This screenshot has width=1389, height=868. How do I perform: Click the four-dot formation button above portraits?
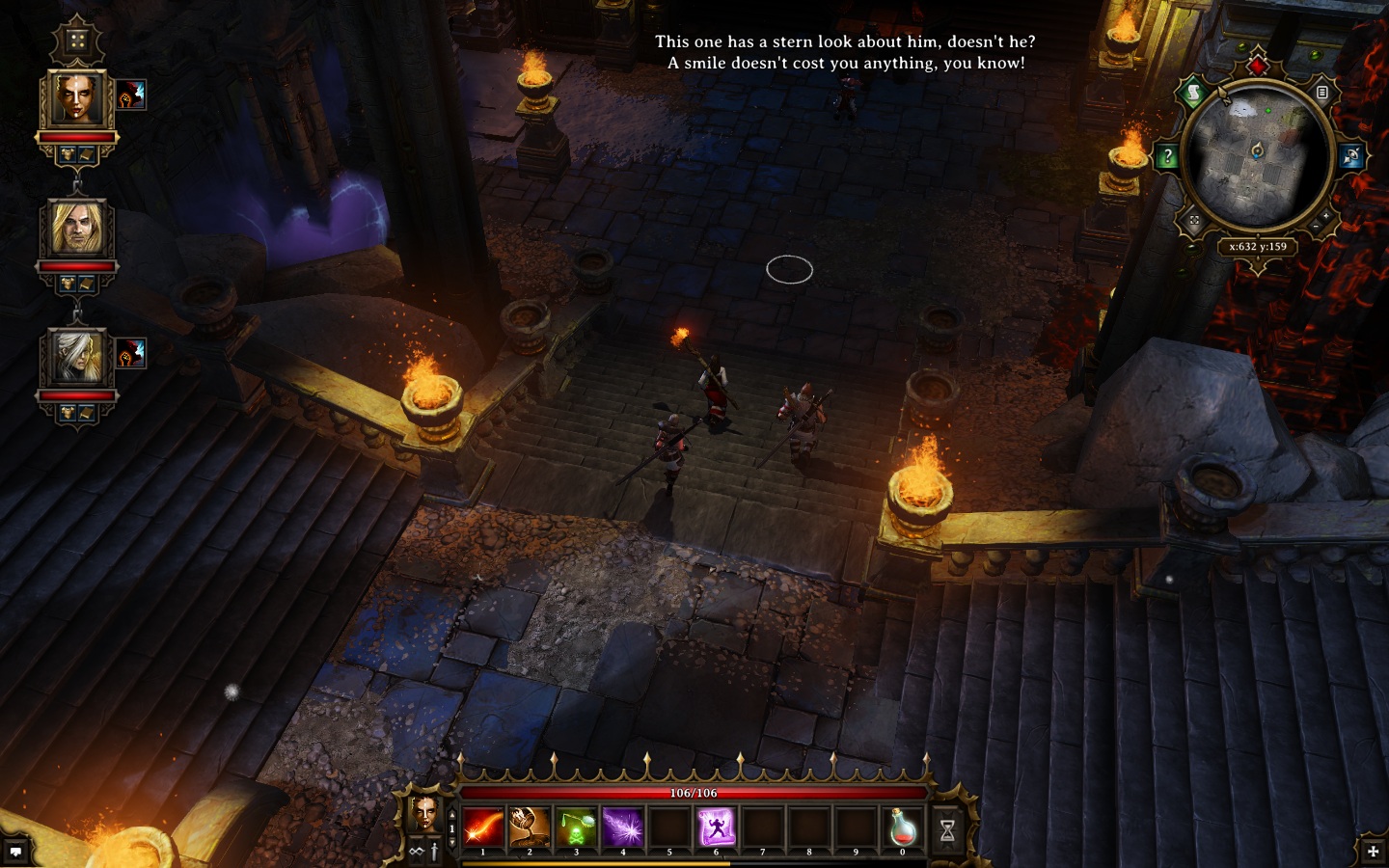pyautogui.click(x=77, y=41)
